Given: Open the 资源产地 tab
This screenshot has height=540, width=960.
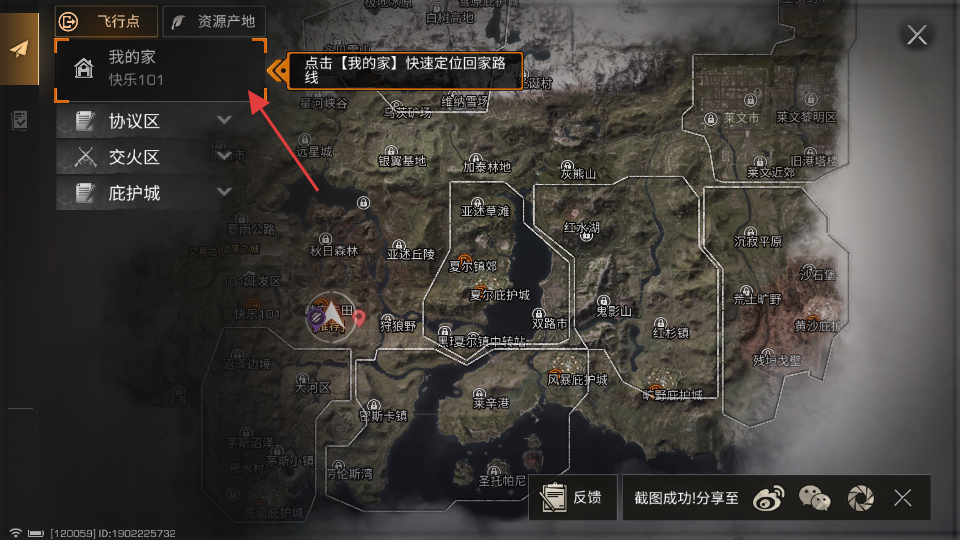Looking at the screenshot, I should click(x=215, y=20).
